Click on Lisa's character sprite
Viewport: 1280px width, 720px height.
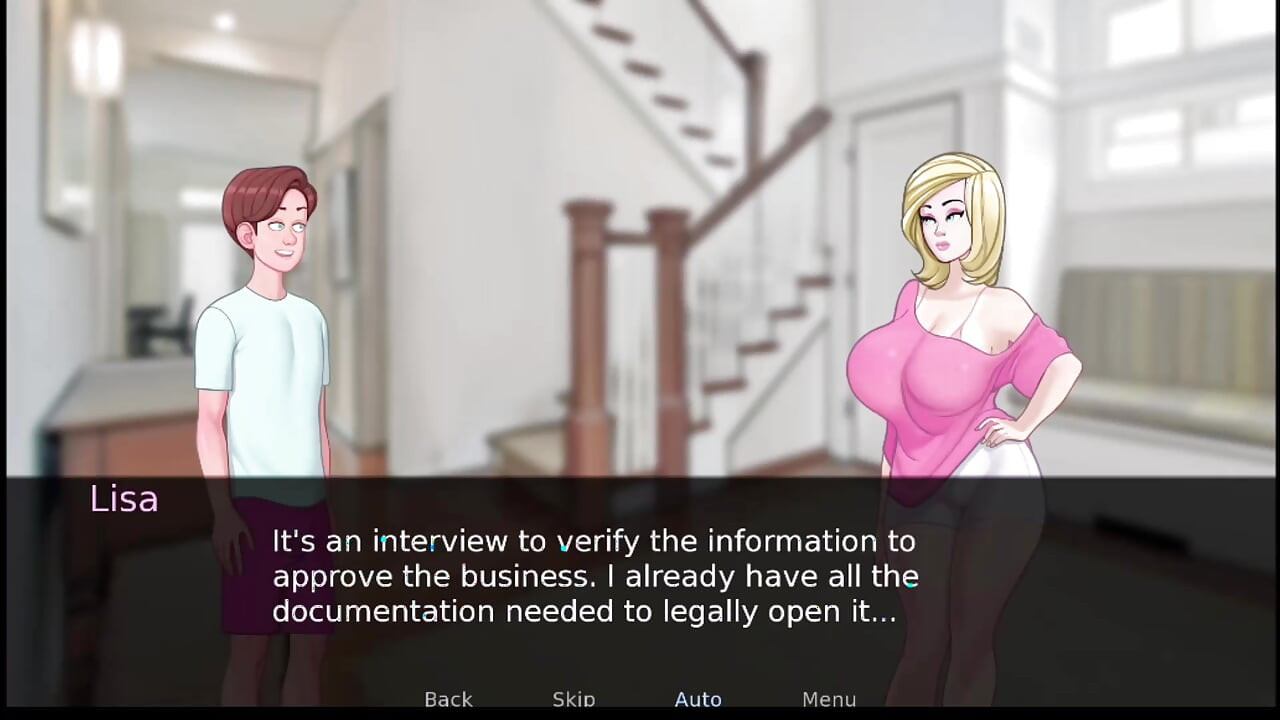(x=960, y=350)
